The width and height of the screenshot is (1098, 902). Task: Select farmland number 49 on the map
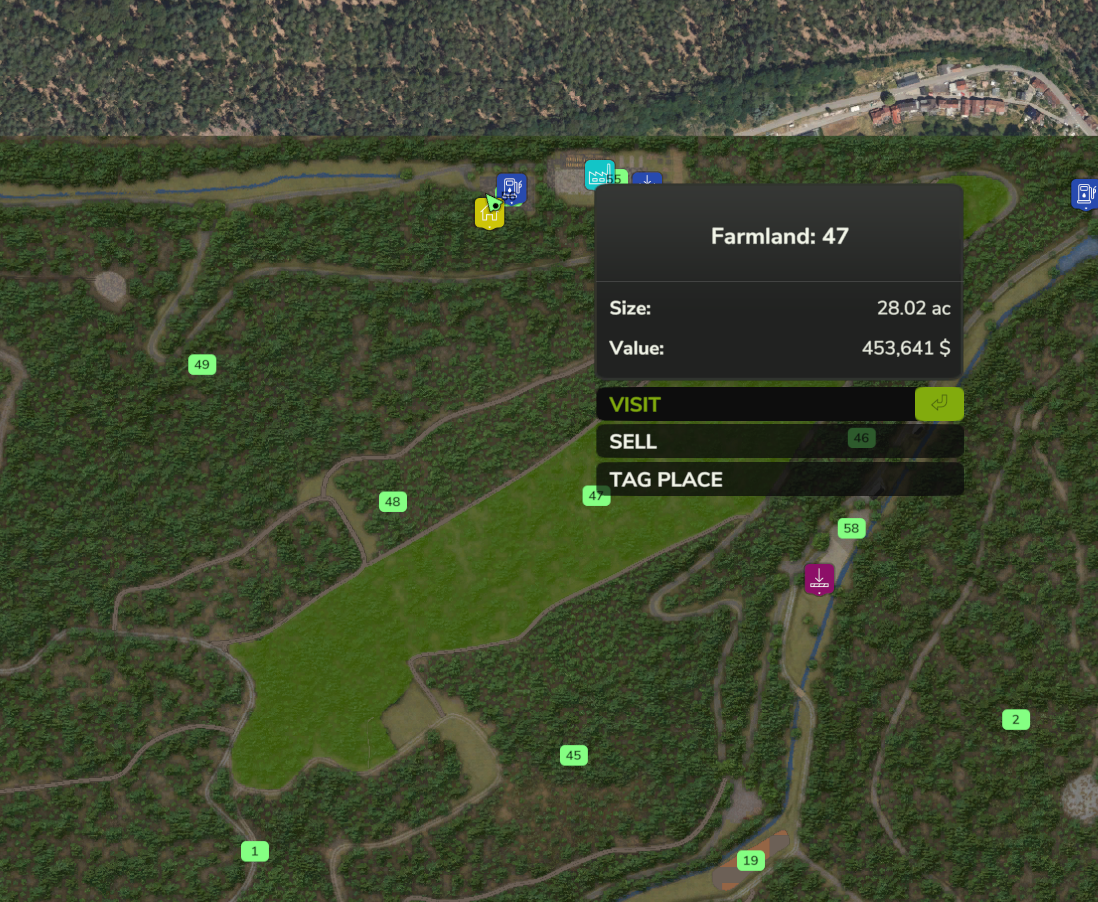click(x=202, y=364)
